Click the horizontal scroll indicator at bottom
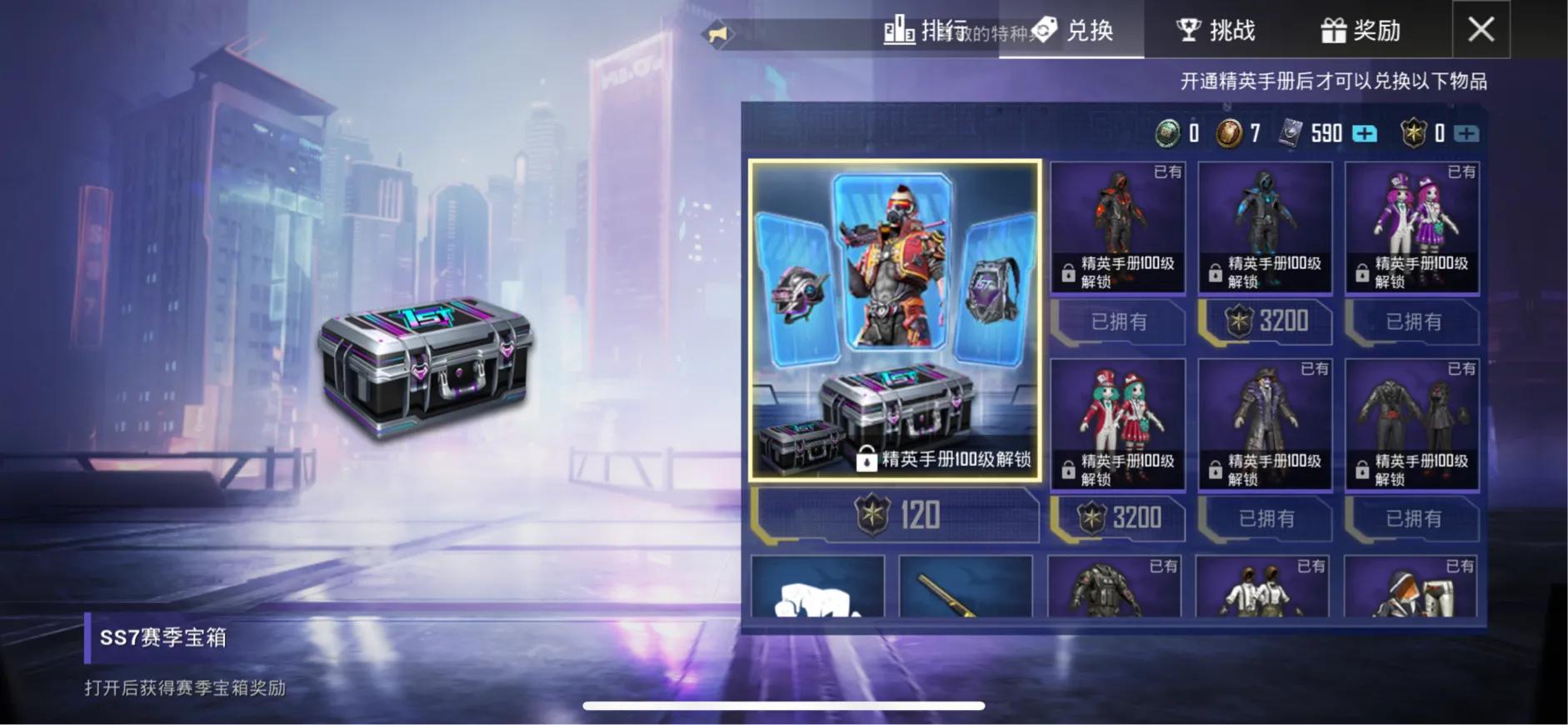The image size is (1568, 725). 783,704
